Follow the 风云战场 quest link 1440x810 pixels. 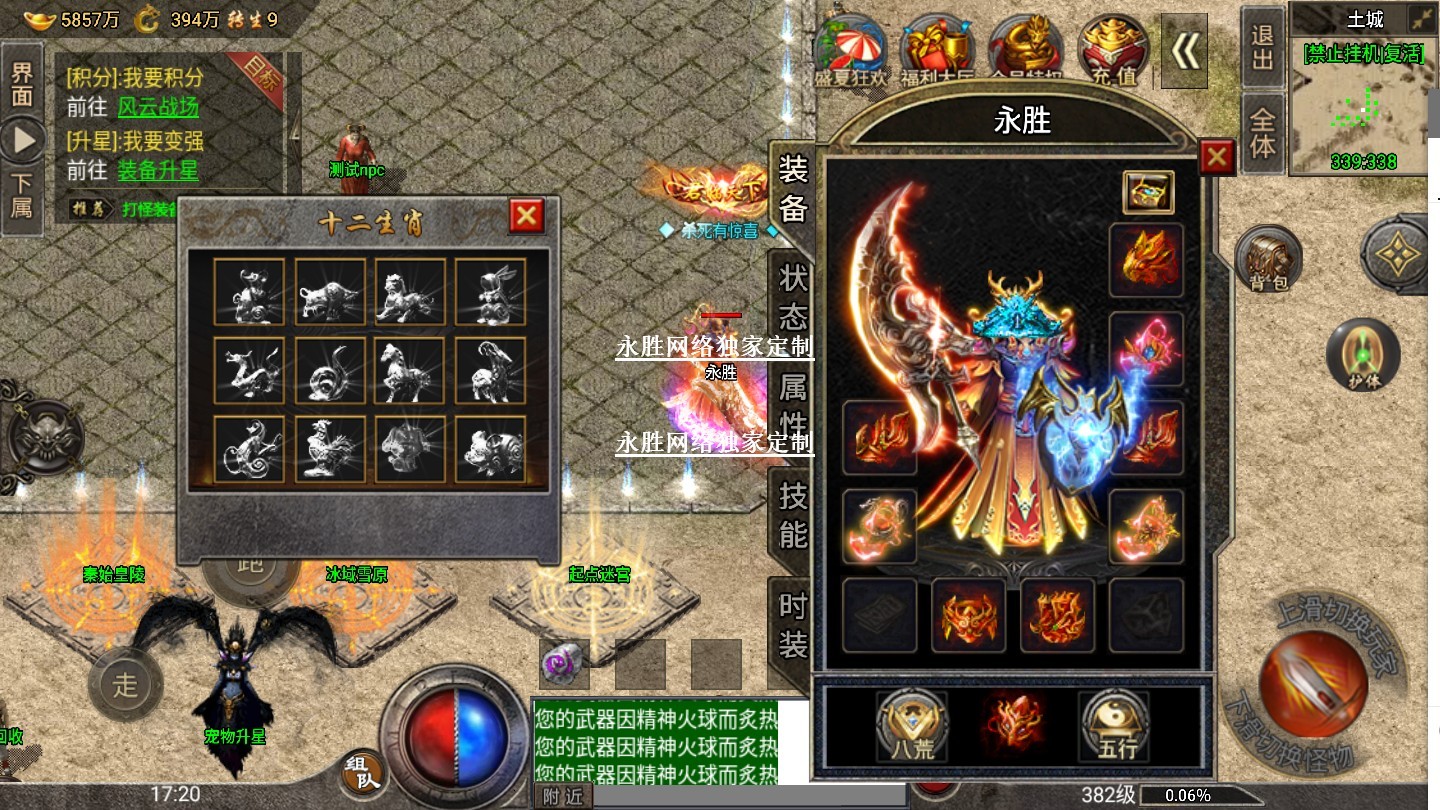tap(158, 107)
